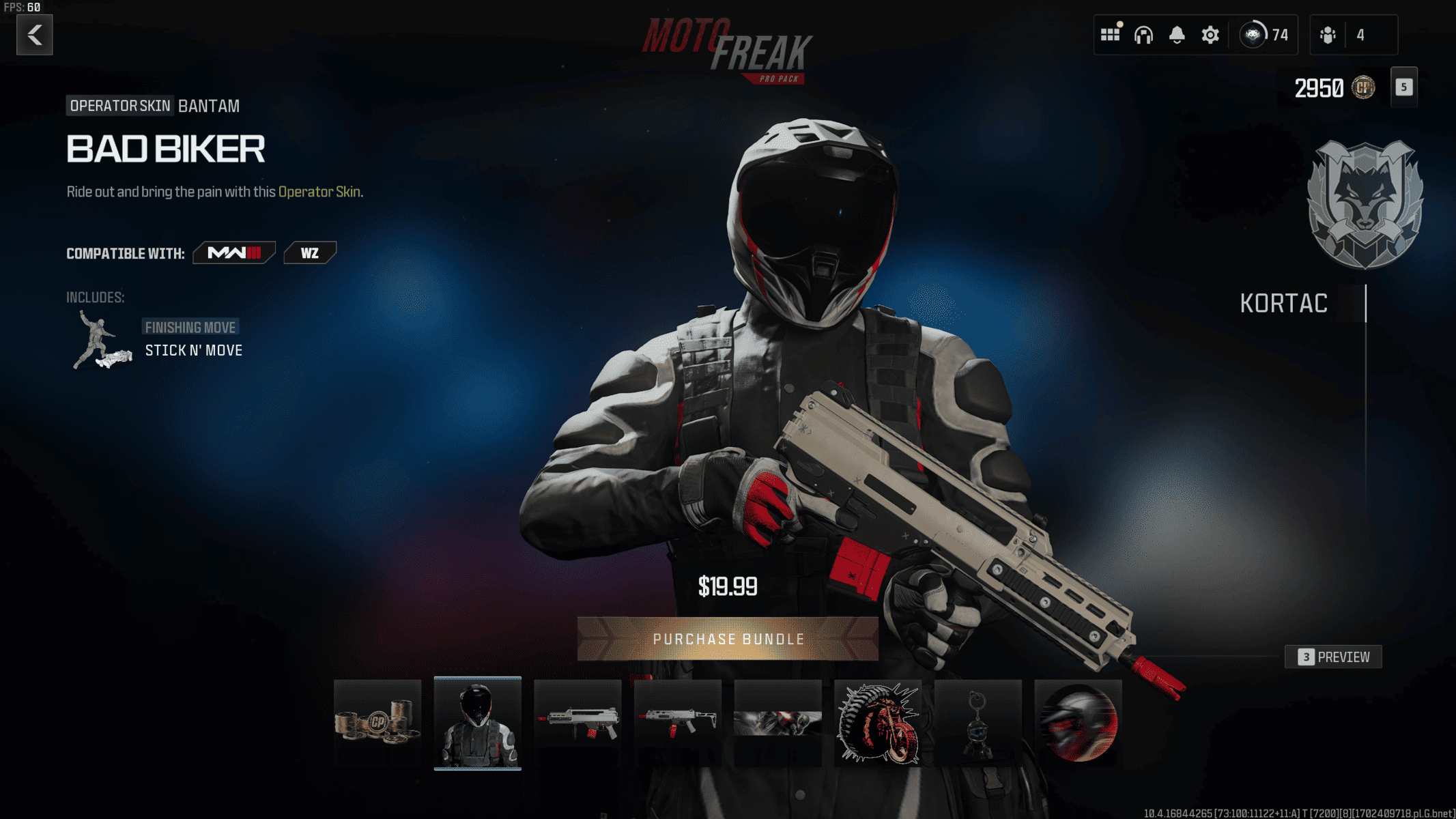Viewport: 1456px width, 819px height.
Task: Click the player rank badge showing 74
Action: coord(1253,34)
